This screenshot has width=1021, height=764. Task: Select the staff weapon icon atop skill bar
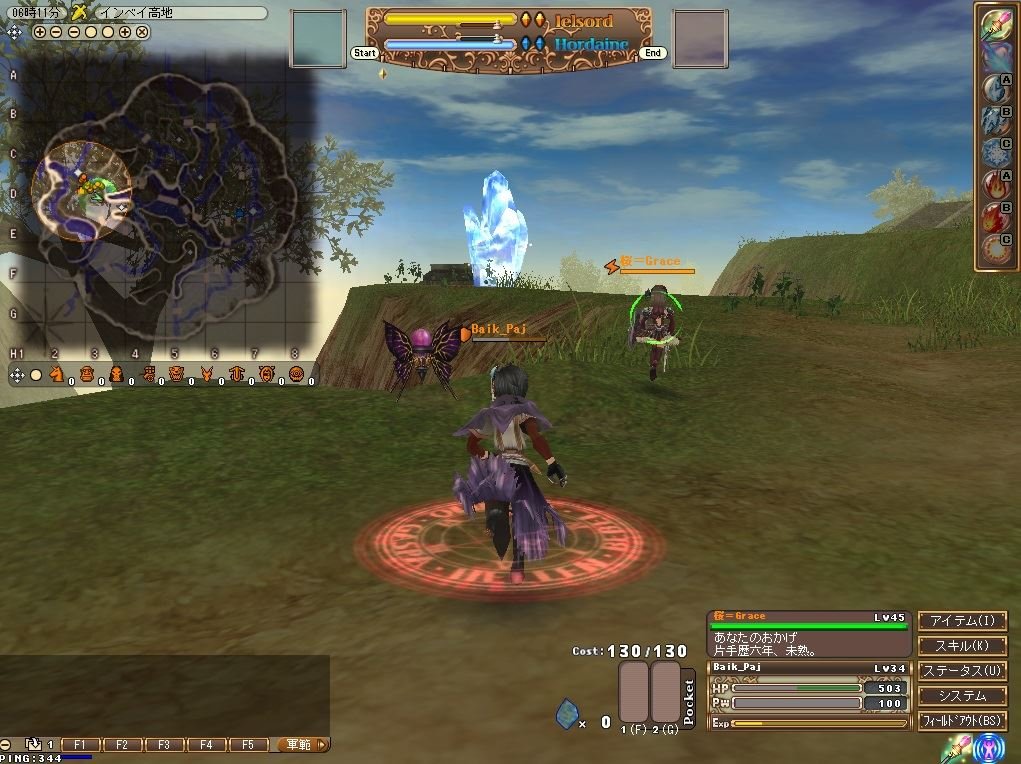point(996,24)
